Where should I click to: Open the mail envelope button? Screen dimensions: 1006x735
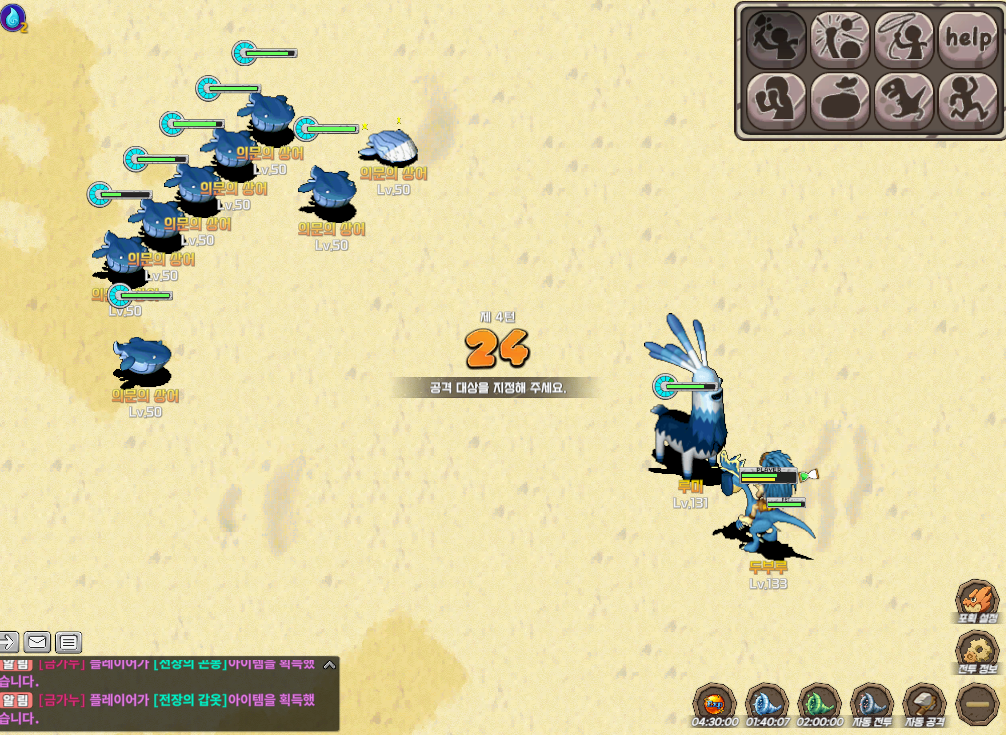tap(38, 642)
